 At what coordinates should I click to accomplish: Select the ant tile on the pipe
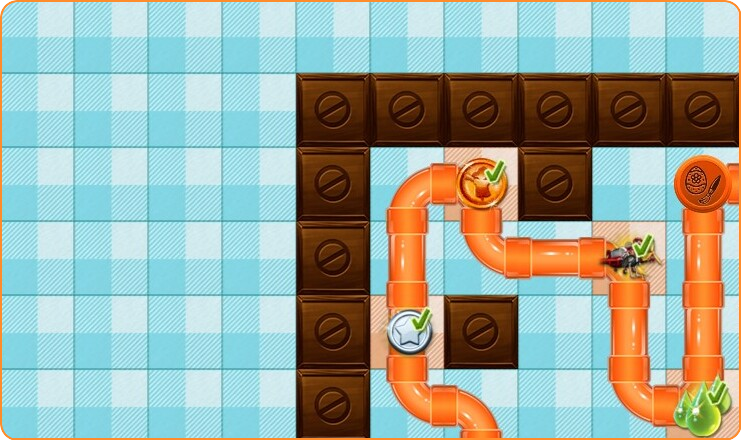(629, 256)
